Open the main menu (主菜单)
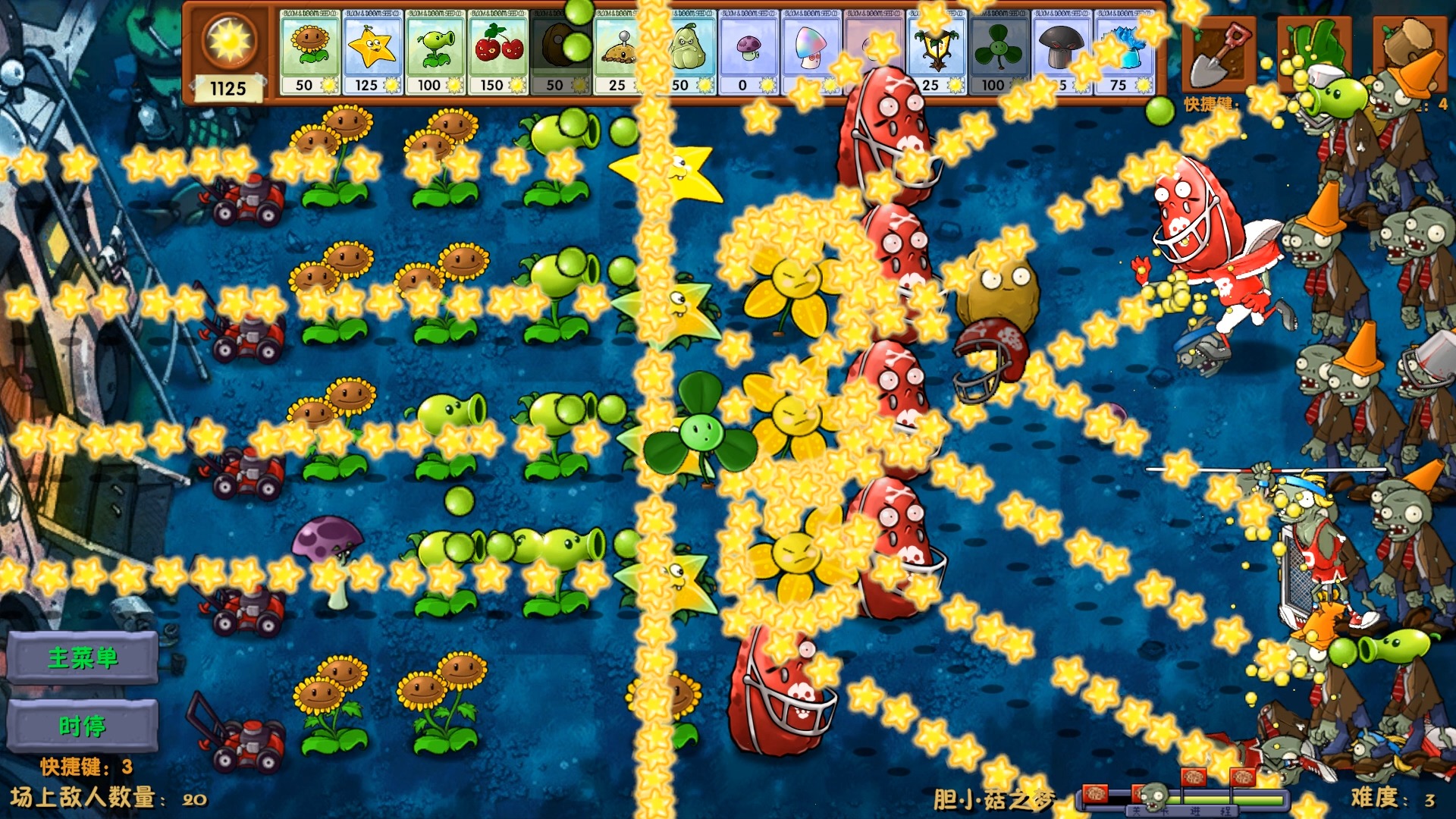 point(83,657)
